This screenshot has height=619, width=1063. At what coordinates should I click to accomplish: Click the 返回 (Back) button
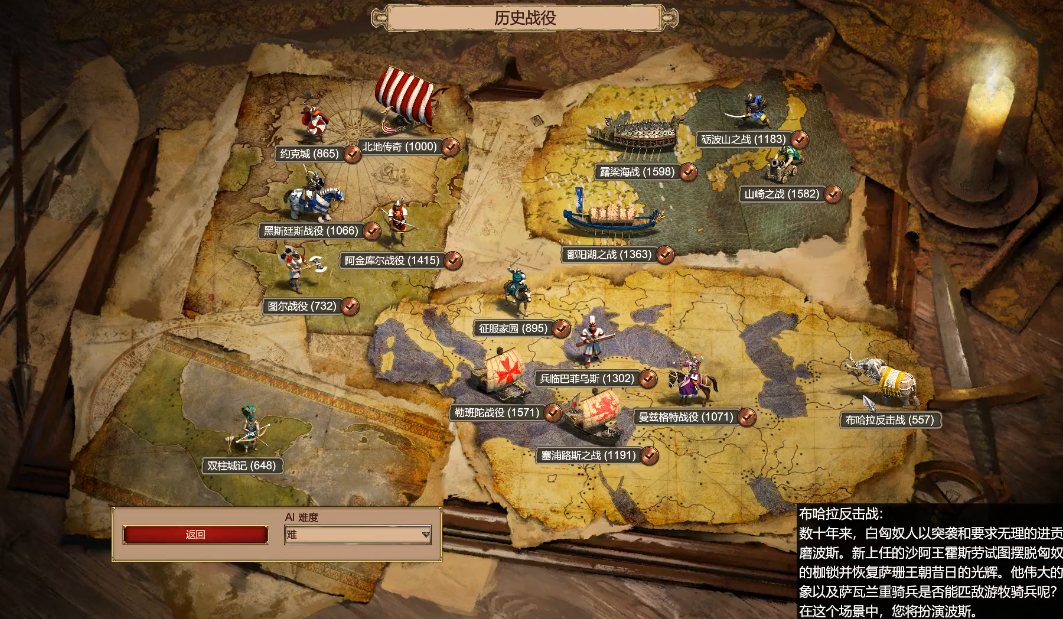195,534
